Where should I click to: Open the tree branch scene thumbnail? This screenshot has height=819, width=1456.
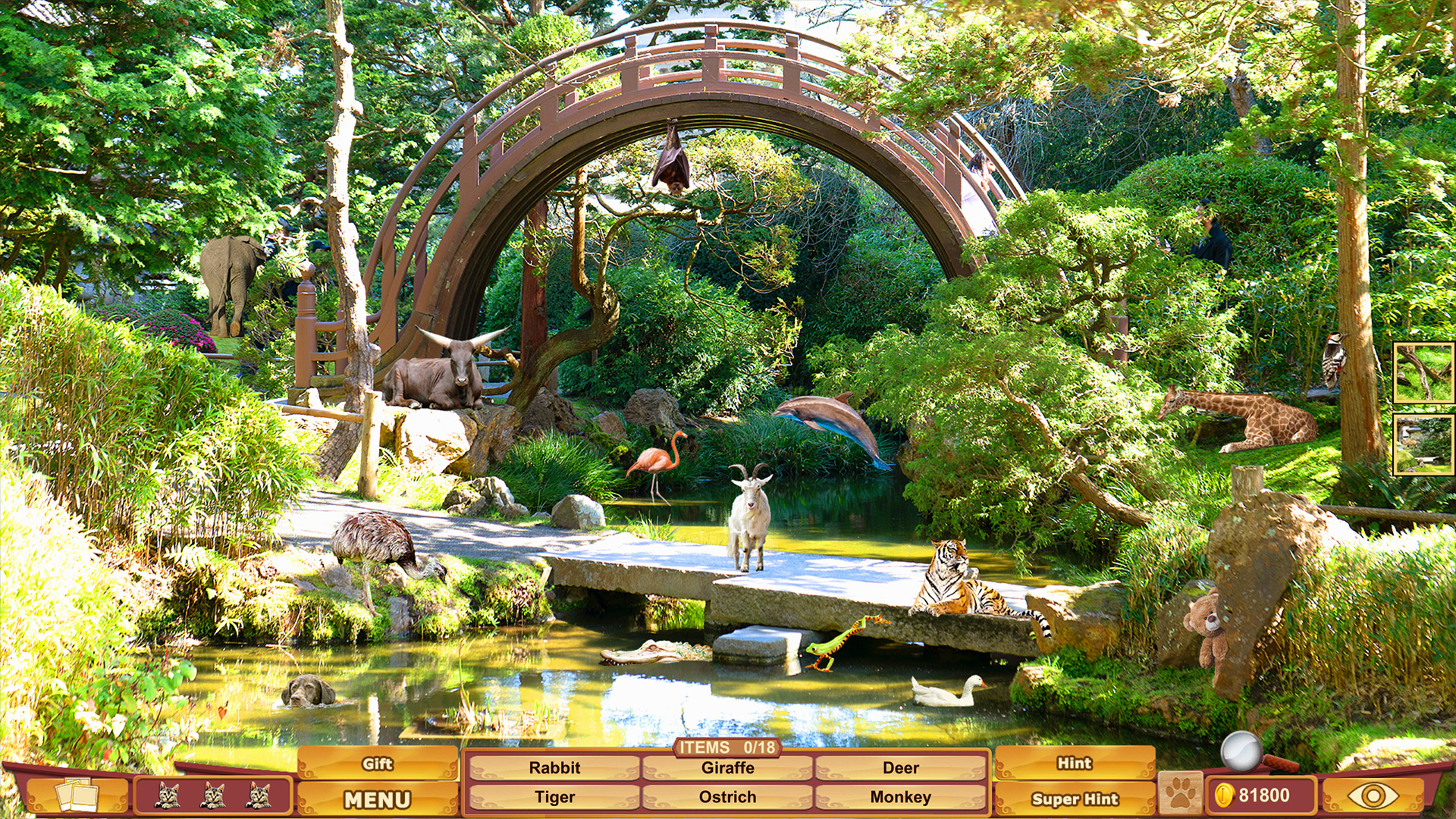(1423, 372)
